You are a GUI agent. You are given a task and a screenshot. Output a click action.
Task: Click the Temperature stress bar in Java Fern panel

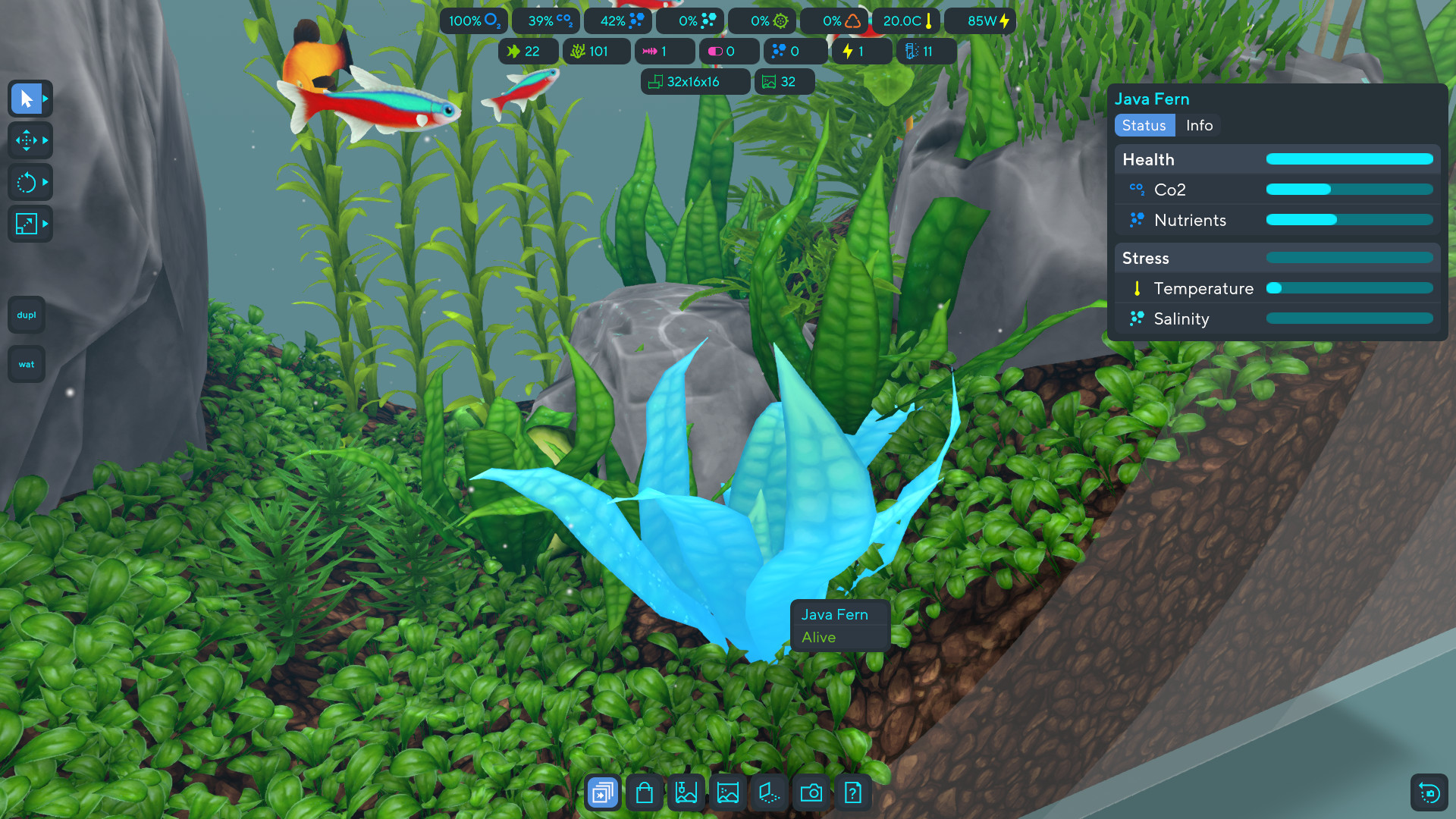pyautogui.click(x=1350, y=288)
